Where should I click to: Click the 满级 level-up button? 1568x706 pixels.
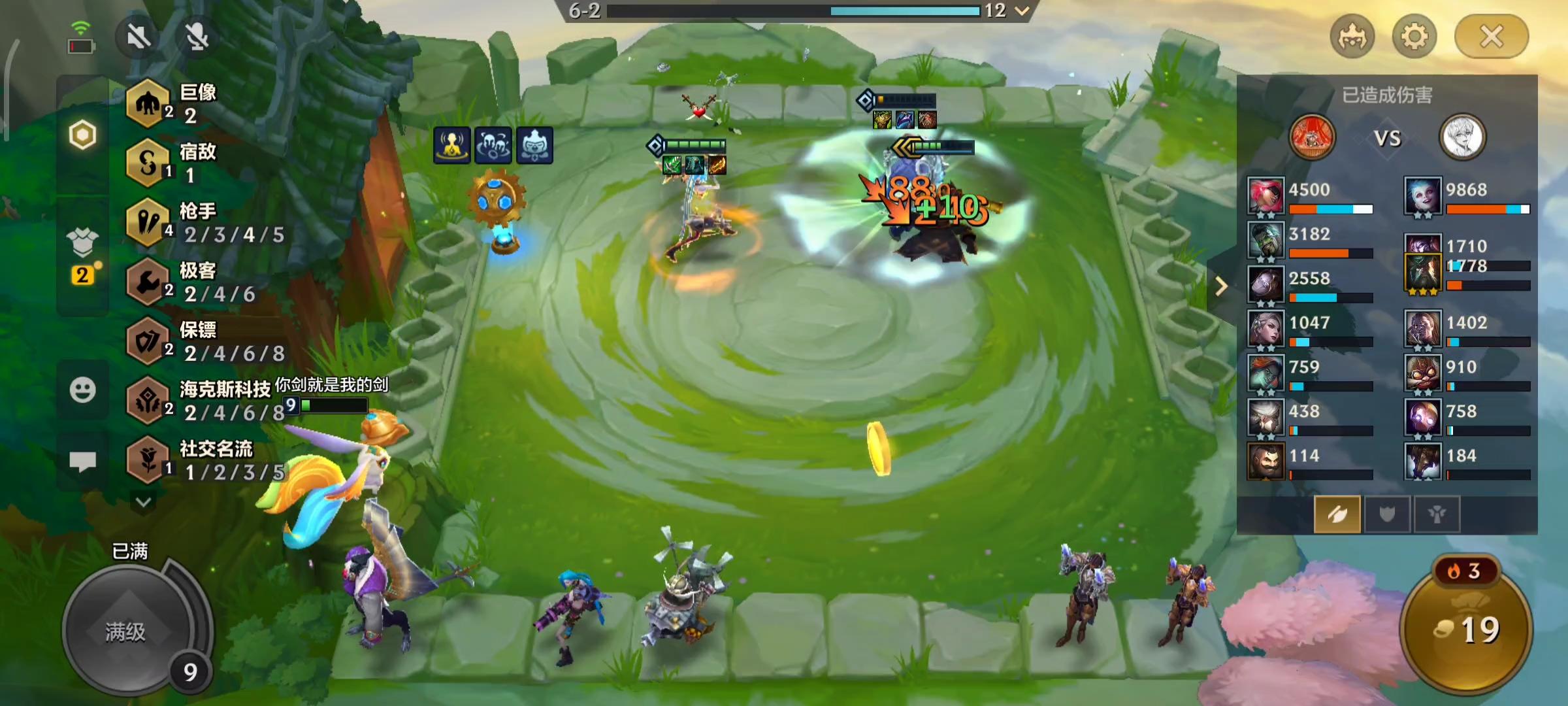pyautogui.click(x=125, y=631)
